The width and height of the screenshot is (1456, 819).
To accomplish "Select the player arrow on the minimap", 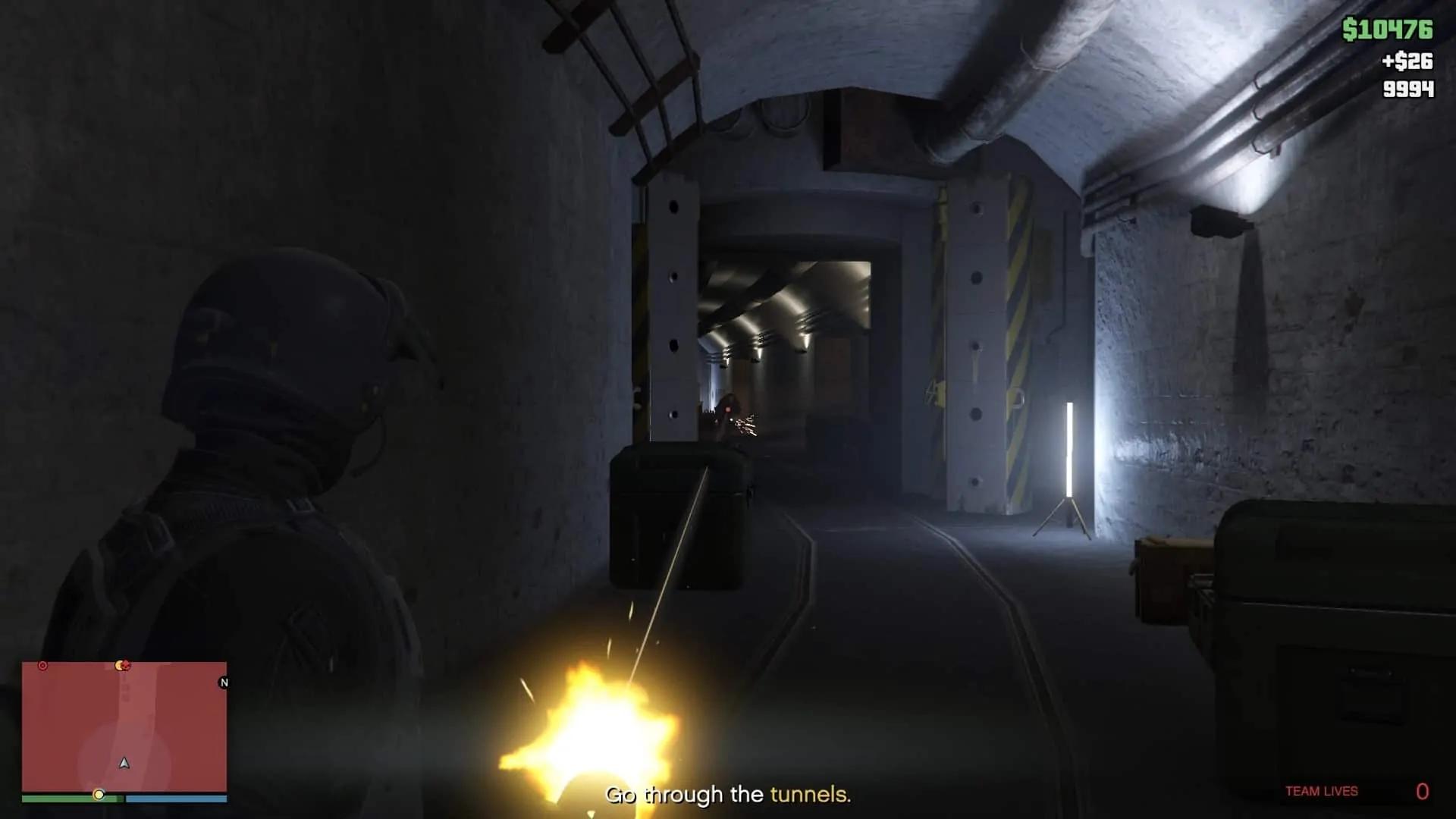I will [x=124, y=764].
